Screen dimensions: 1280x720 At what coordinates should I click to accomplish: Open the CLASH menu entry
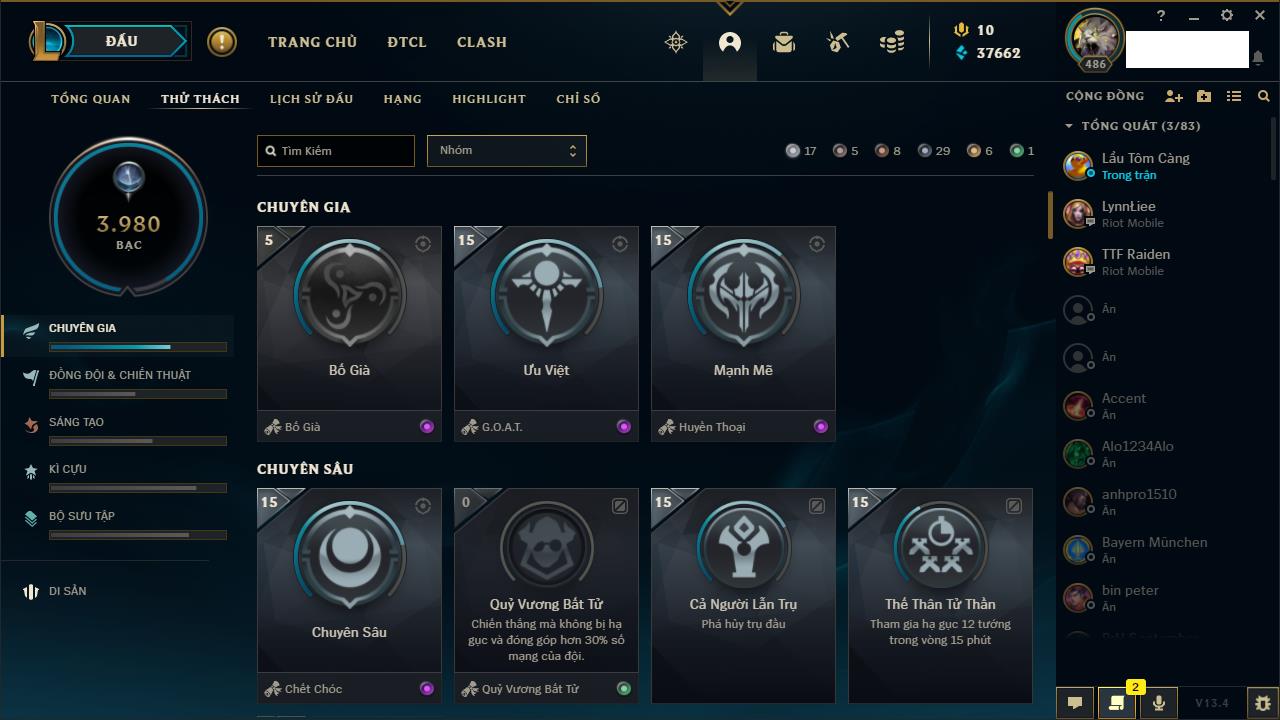pos(482,42)
